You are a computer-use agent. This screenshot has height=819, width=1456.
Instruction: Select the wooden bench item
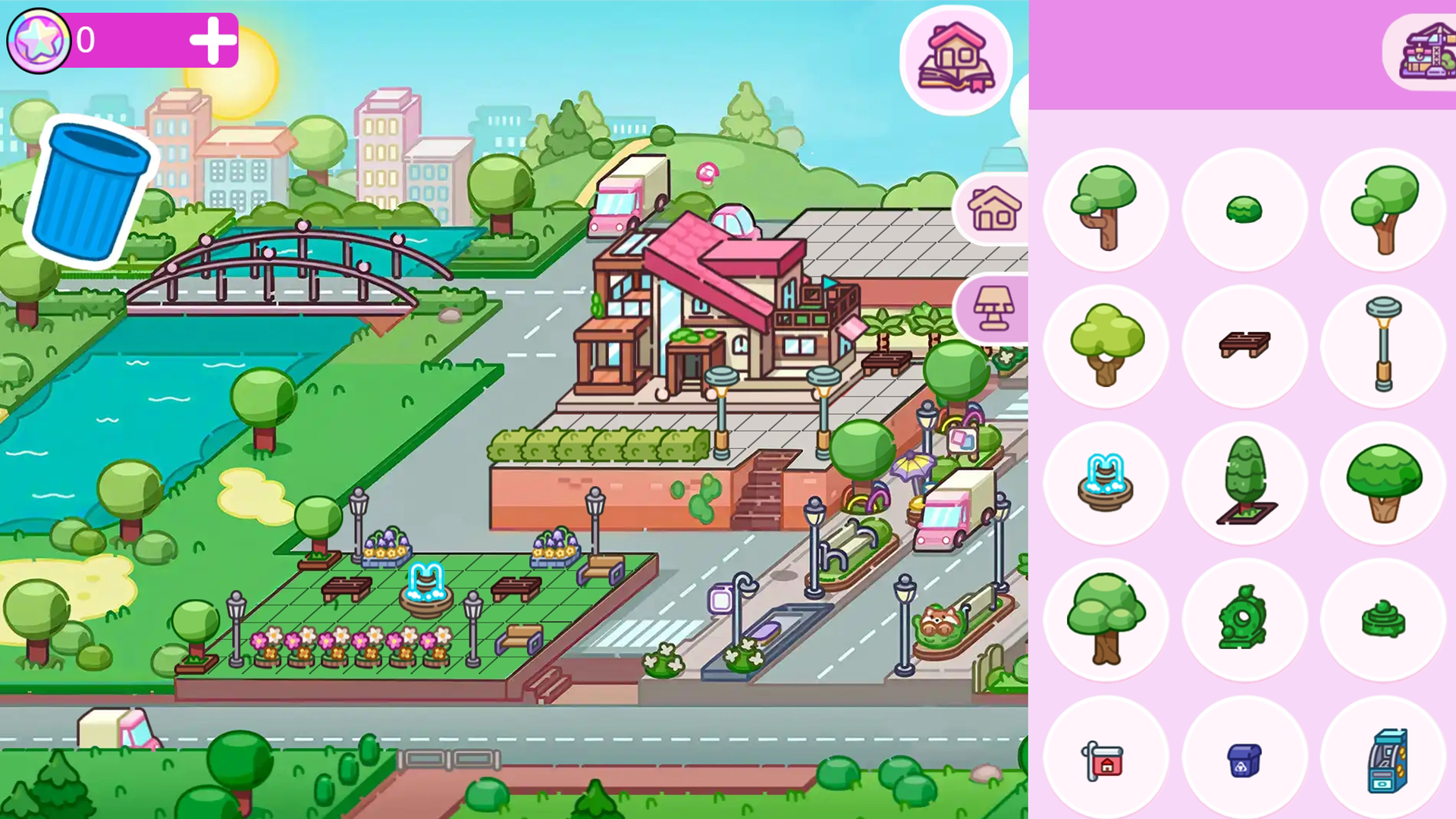click(x=1244, y=345)
